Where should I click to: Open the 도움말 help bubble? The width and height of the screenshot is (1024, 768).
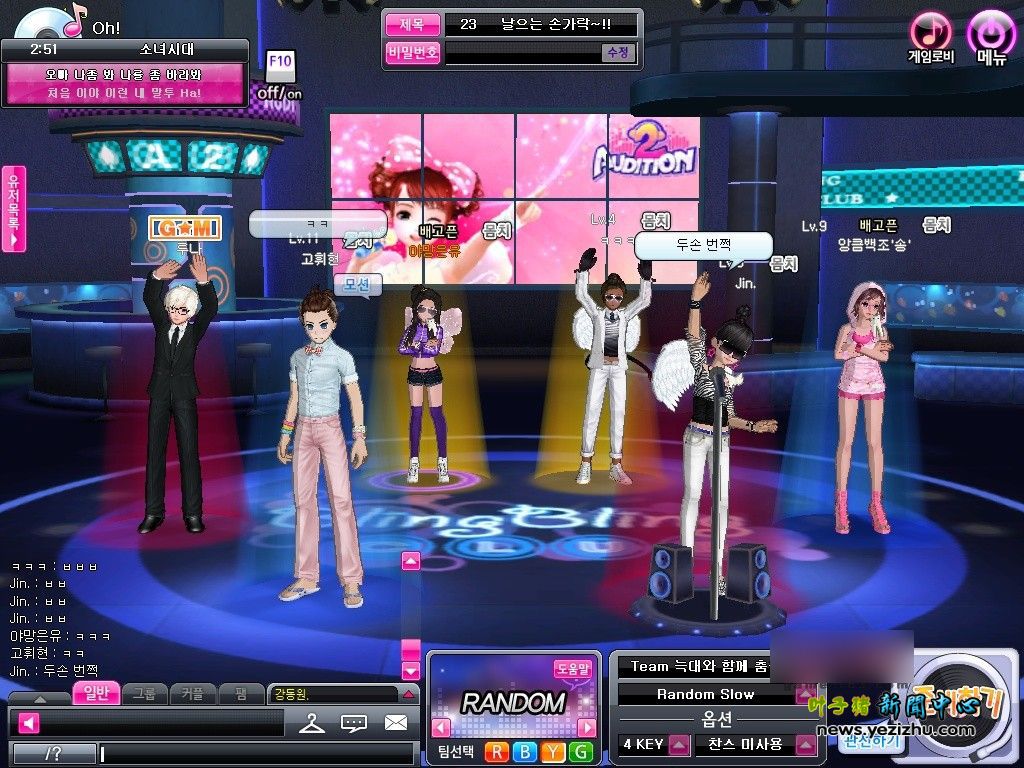pyautogui.click(x=573, y=669)
